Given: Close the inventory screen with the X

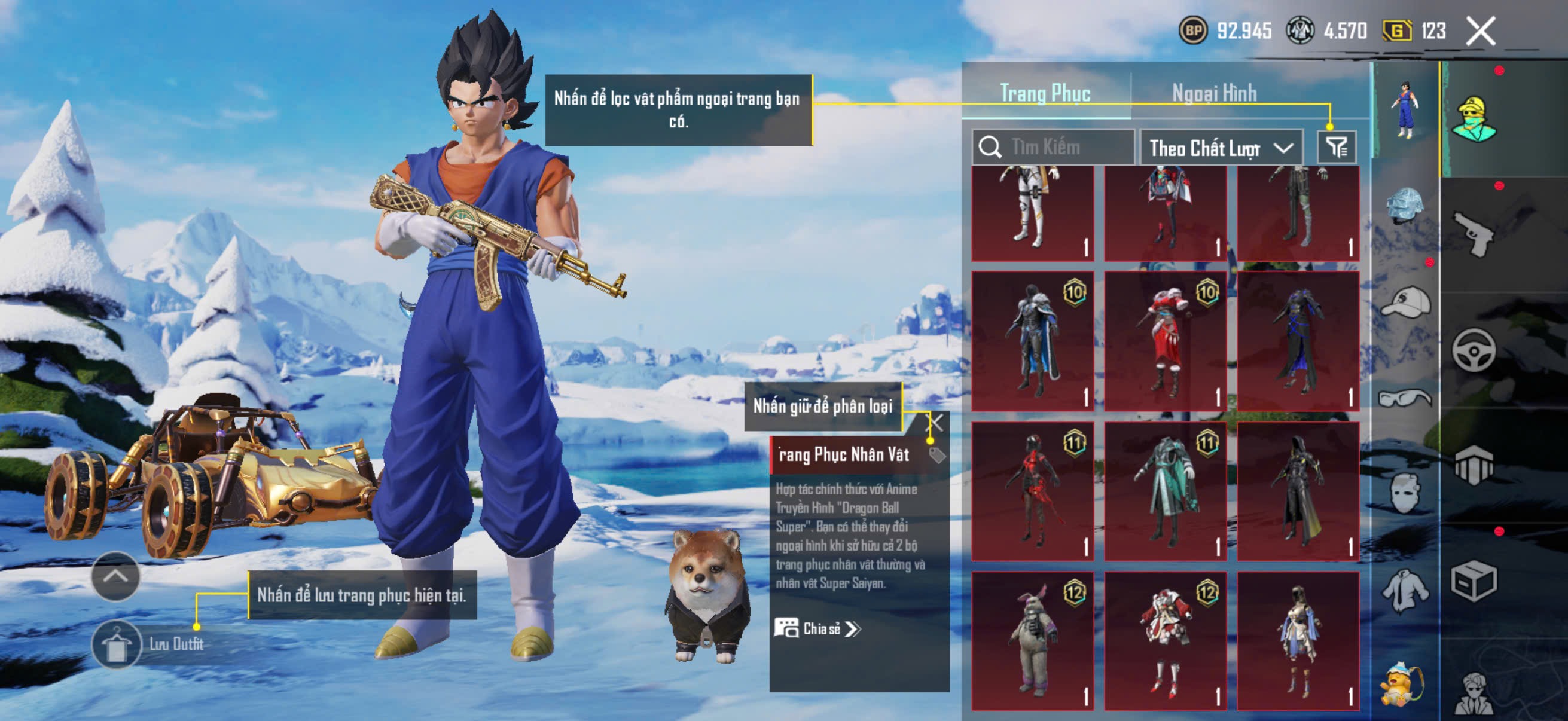Looking at the screenshot, I should (1480, 31).
